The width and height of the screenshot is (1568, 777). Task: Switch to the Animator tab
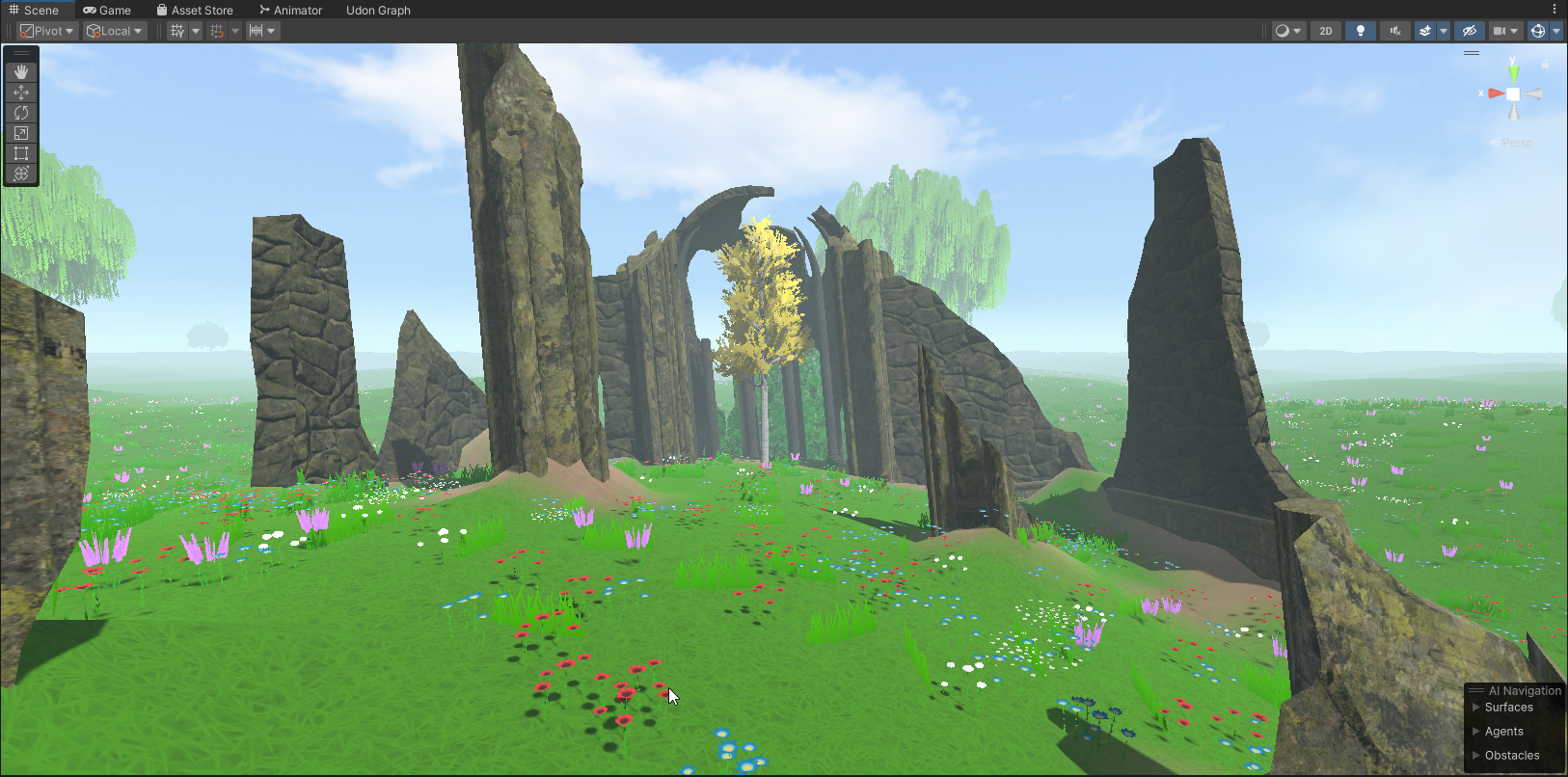click(290, 11)
